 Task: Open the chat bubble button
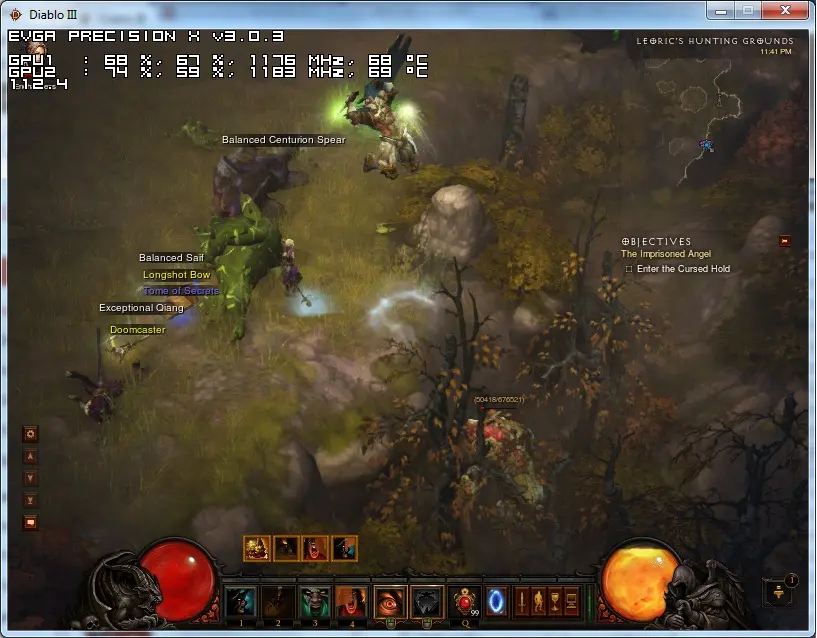(30, 522)
